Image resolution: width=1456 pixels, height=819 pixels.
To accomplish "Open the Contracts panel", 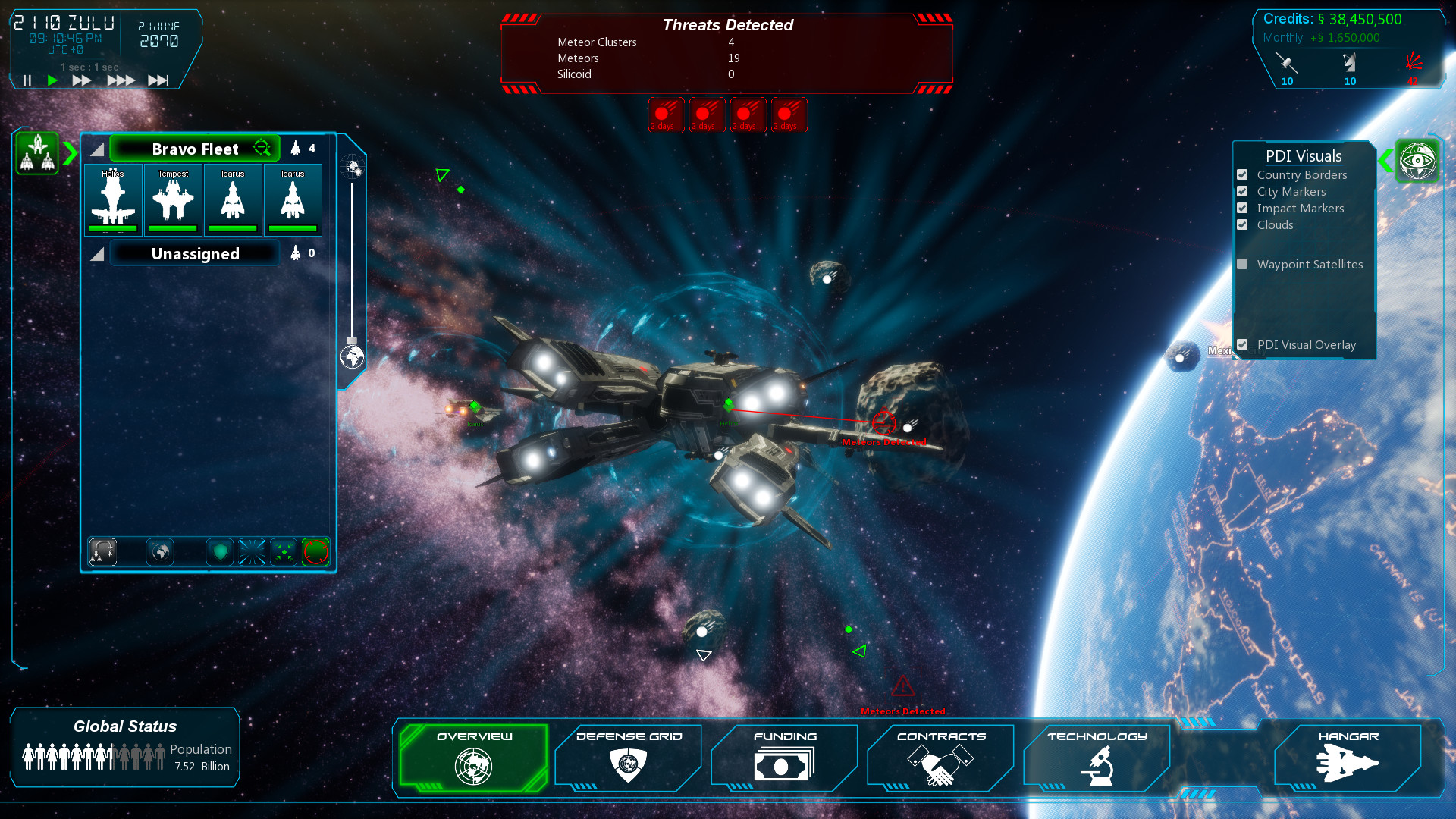I will pyautogui.click(x=940, y=757).
